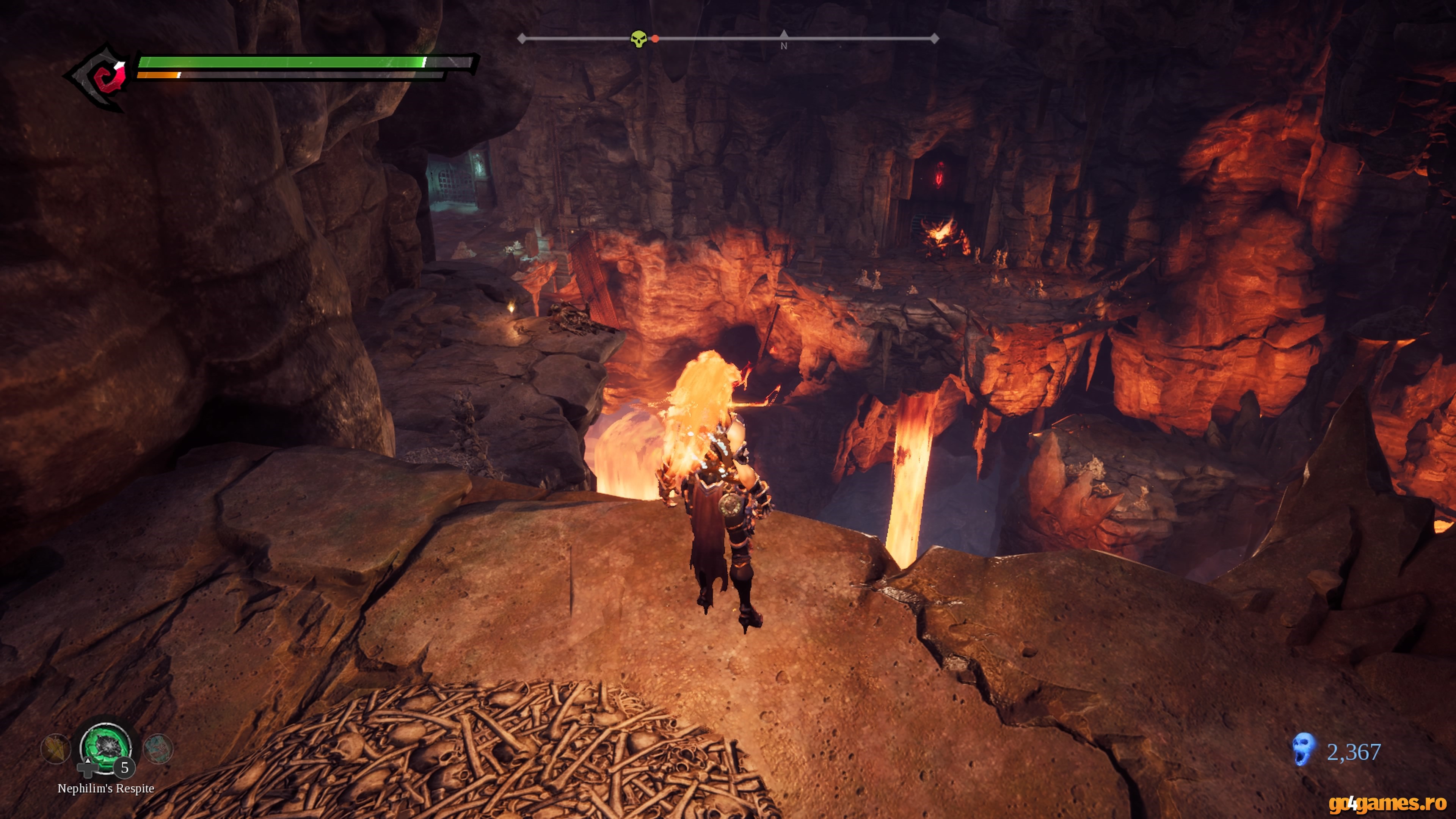Click the green skull compass marker
The height and width of the screenshot is (819, 1456).
point(638,39)
